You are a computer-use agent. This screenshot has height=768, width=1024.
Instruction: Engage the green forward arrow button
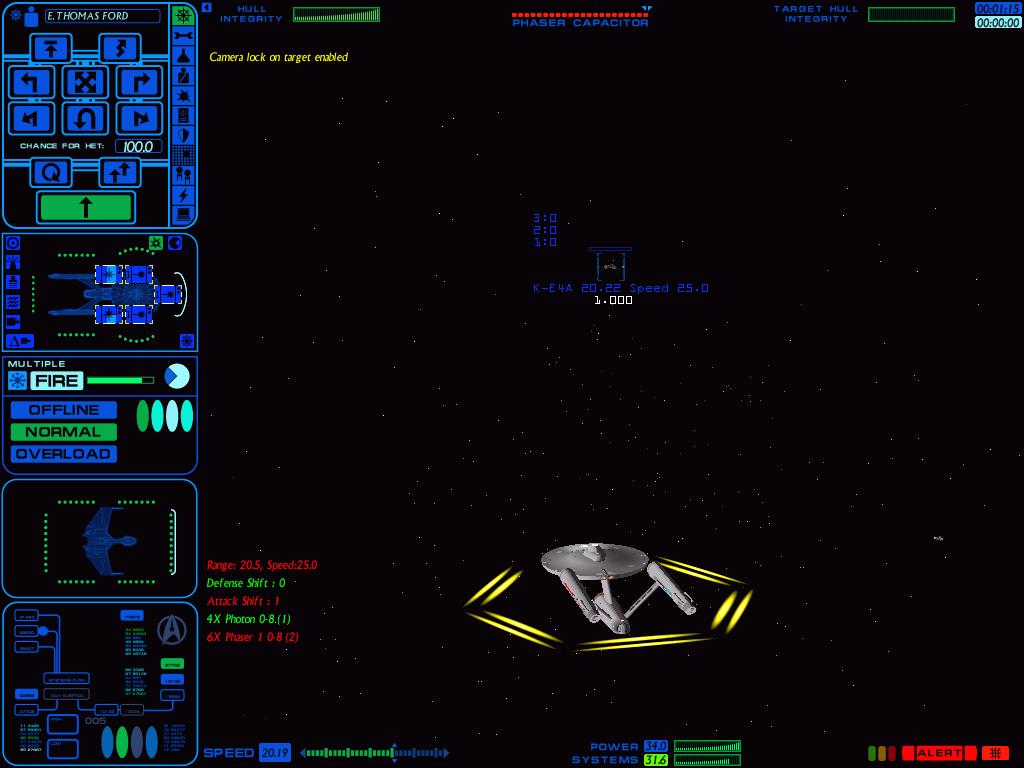pyautogui.click(x=86, y=207)
